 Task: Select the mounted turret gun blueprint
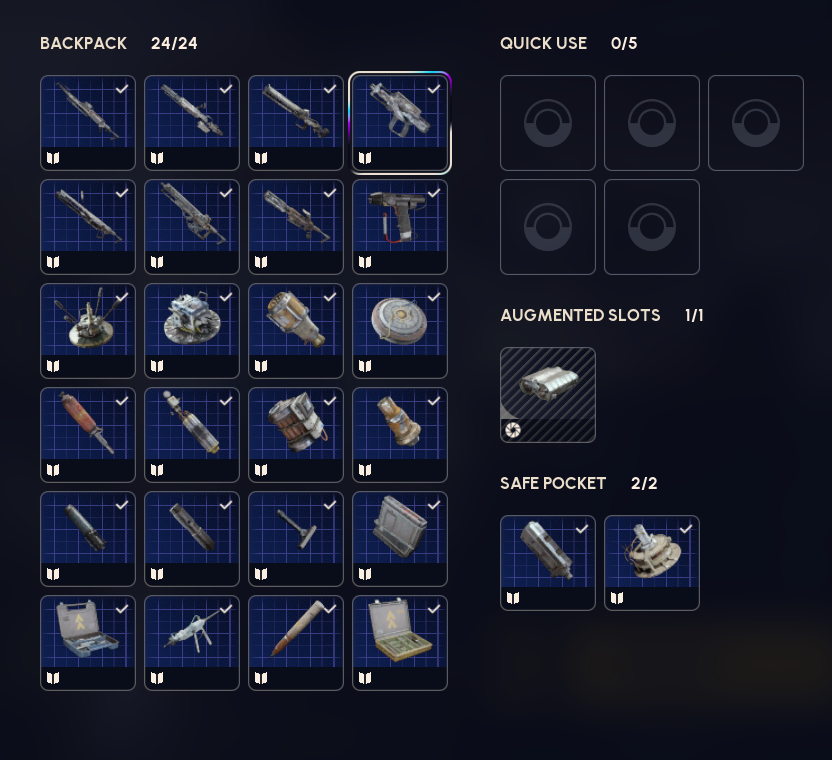192,642
